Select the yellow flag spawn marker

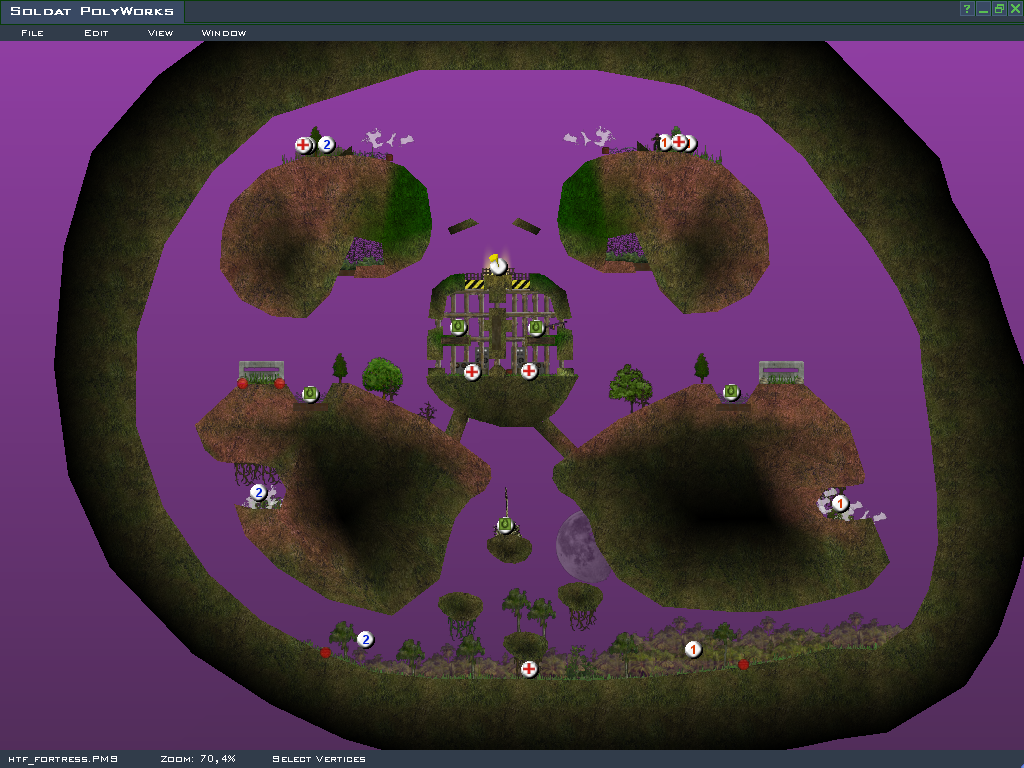(x=497, y=265)
